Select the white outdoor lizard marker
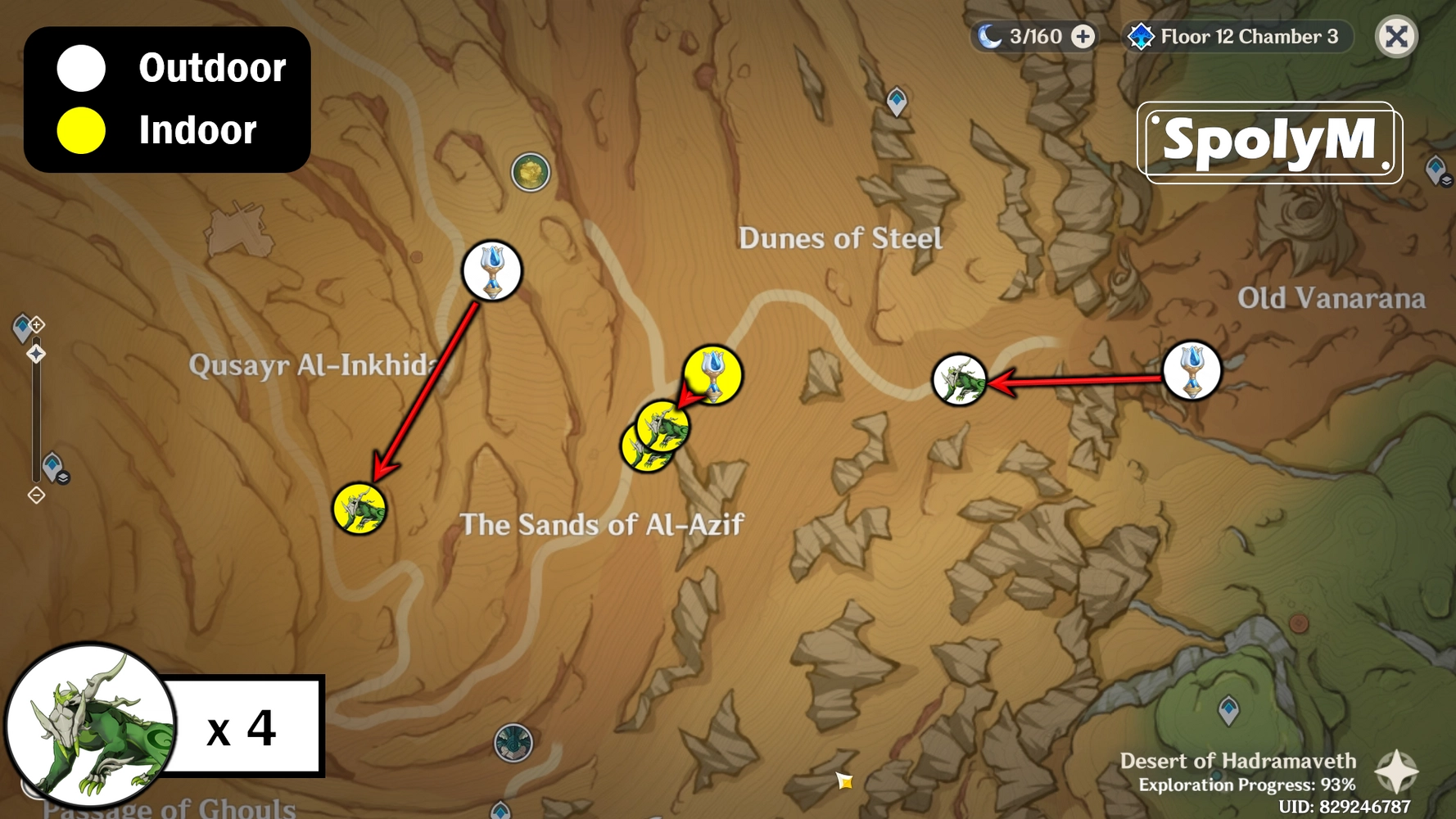Screen dimensions: 1456x819 (x=959, y=379)
